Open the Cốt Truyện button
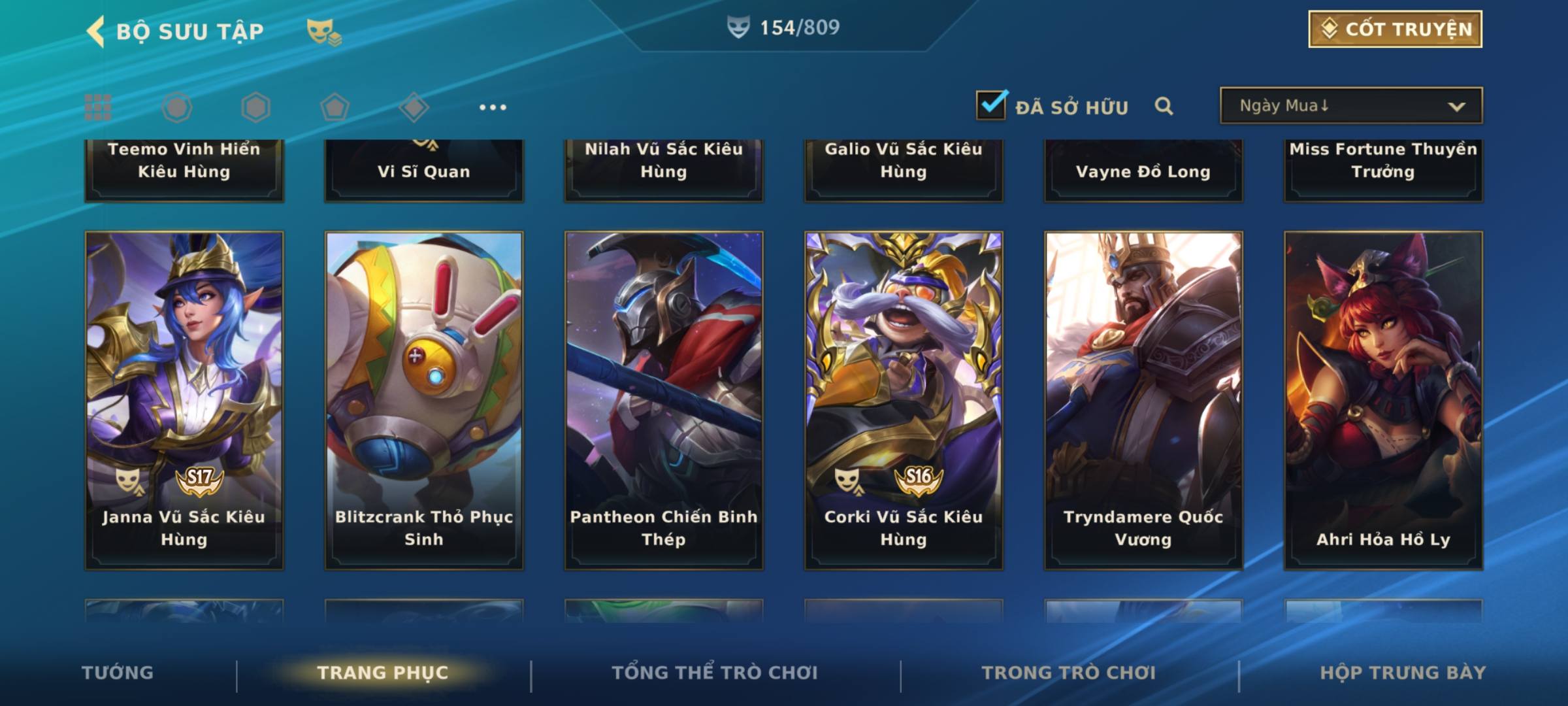The height and width of the screenshot is (706, 1568). pos(1395,29)
